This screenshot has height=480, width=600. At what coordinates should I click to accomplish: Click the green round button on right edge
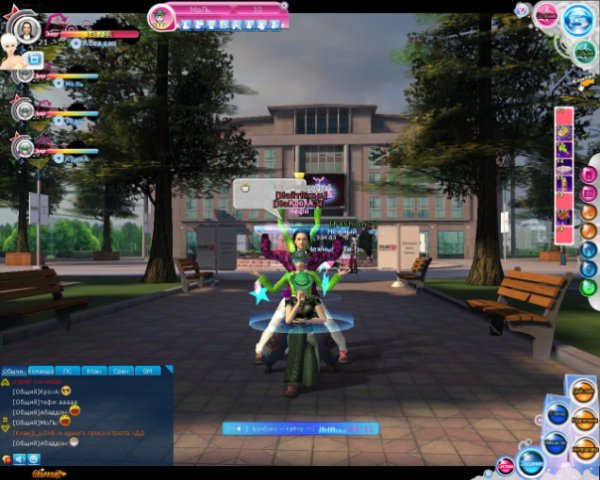(589, 287)
